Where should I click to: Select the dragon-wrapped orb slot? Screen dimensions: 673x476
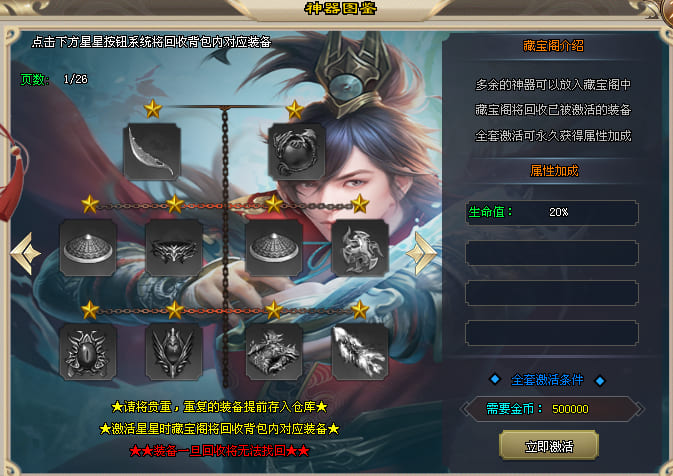297,150
